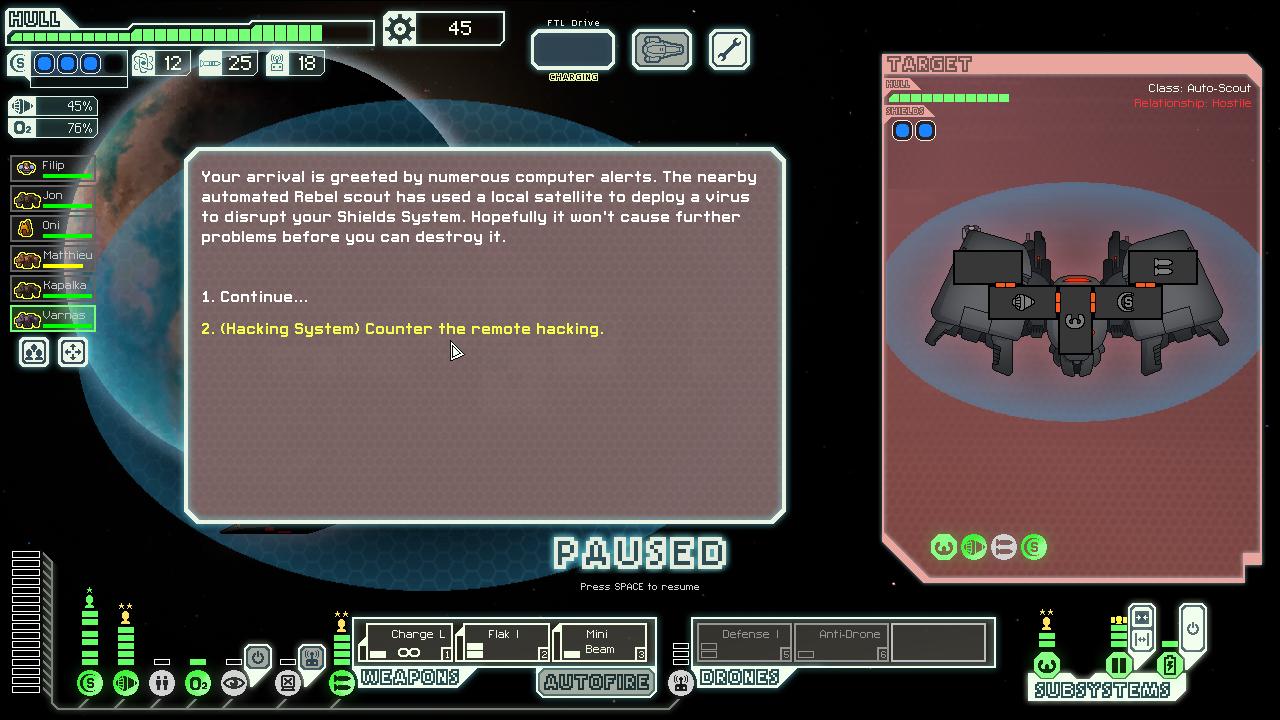Select crew member Filip
Viewport: 1280px width, 720px height.
coord(53,168)
